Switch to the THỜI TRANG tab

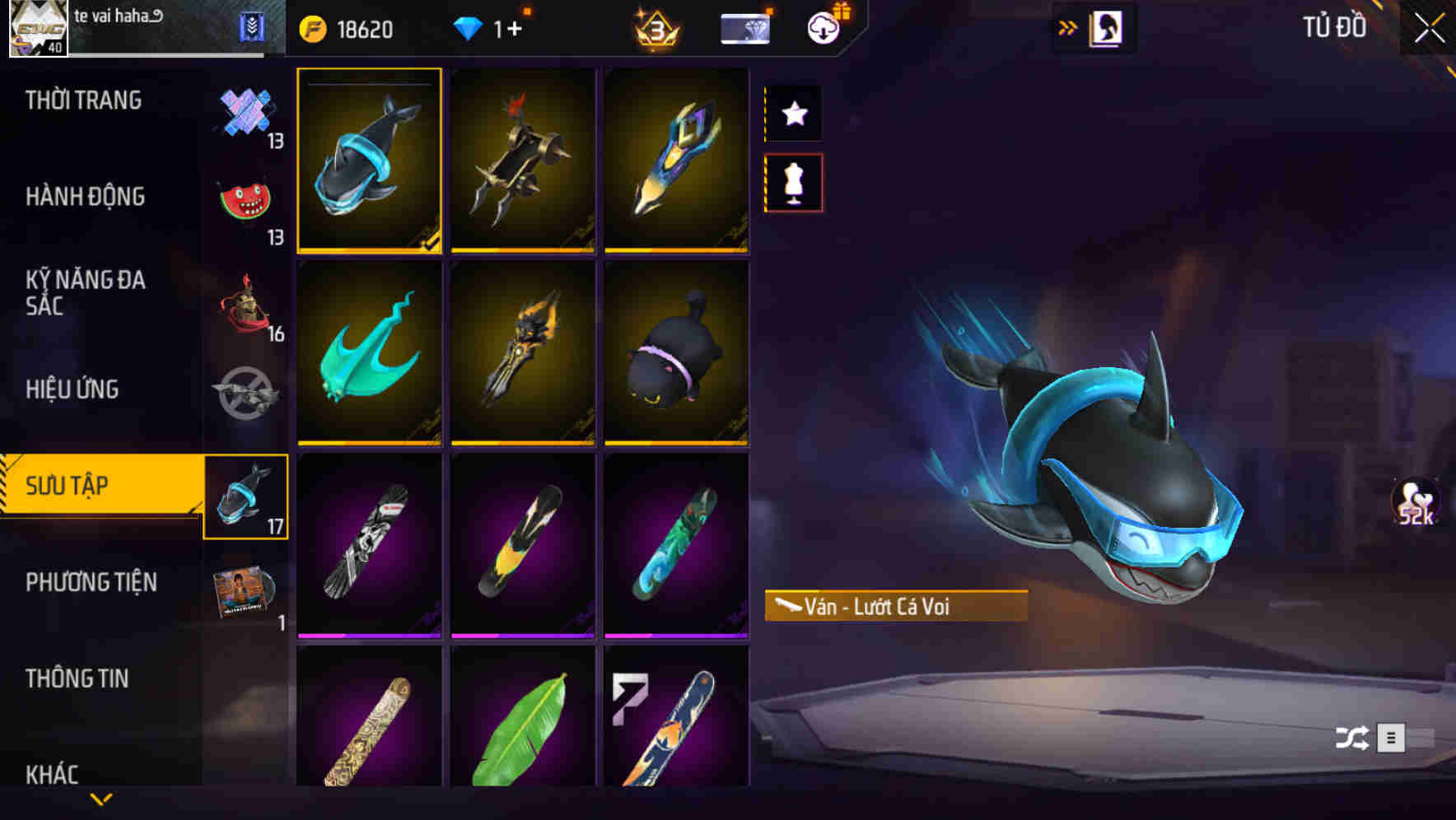(x=82, y=100)
